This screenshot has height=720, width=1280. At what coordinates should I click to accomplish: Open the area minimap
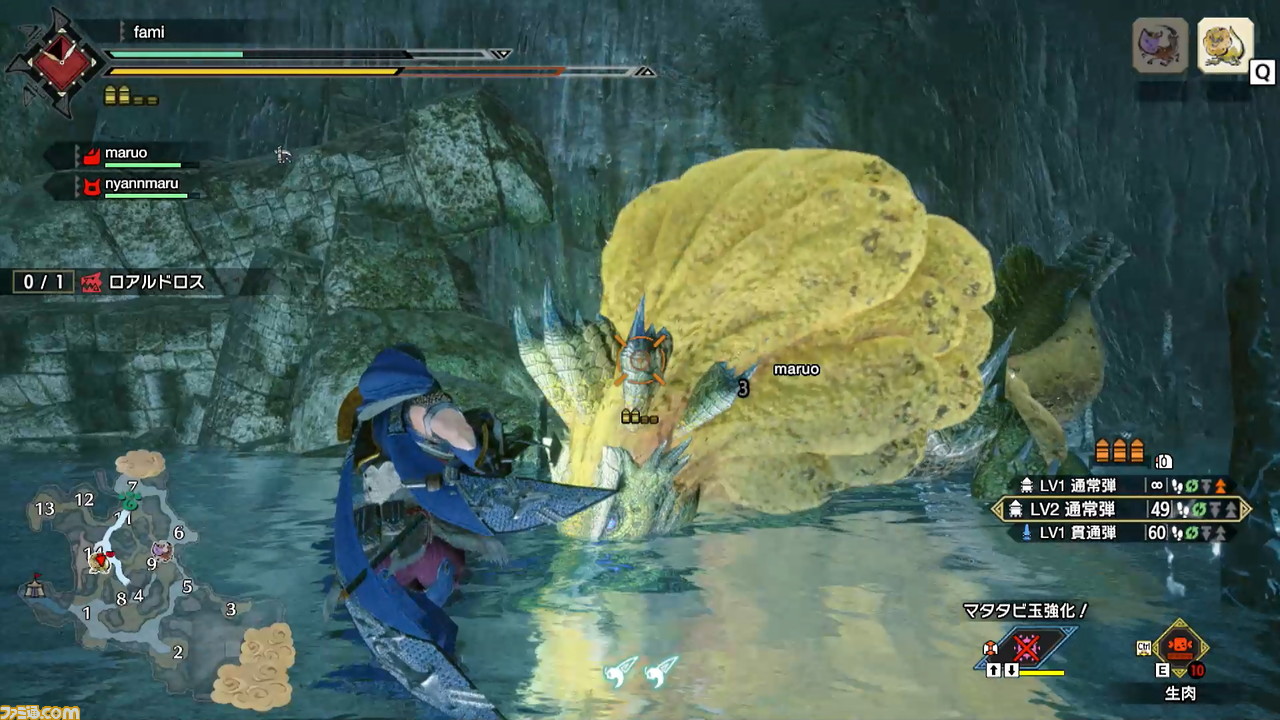(130, 580)
